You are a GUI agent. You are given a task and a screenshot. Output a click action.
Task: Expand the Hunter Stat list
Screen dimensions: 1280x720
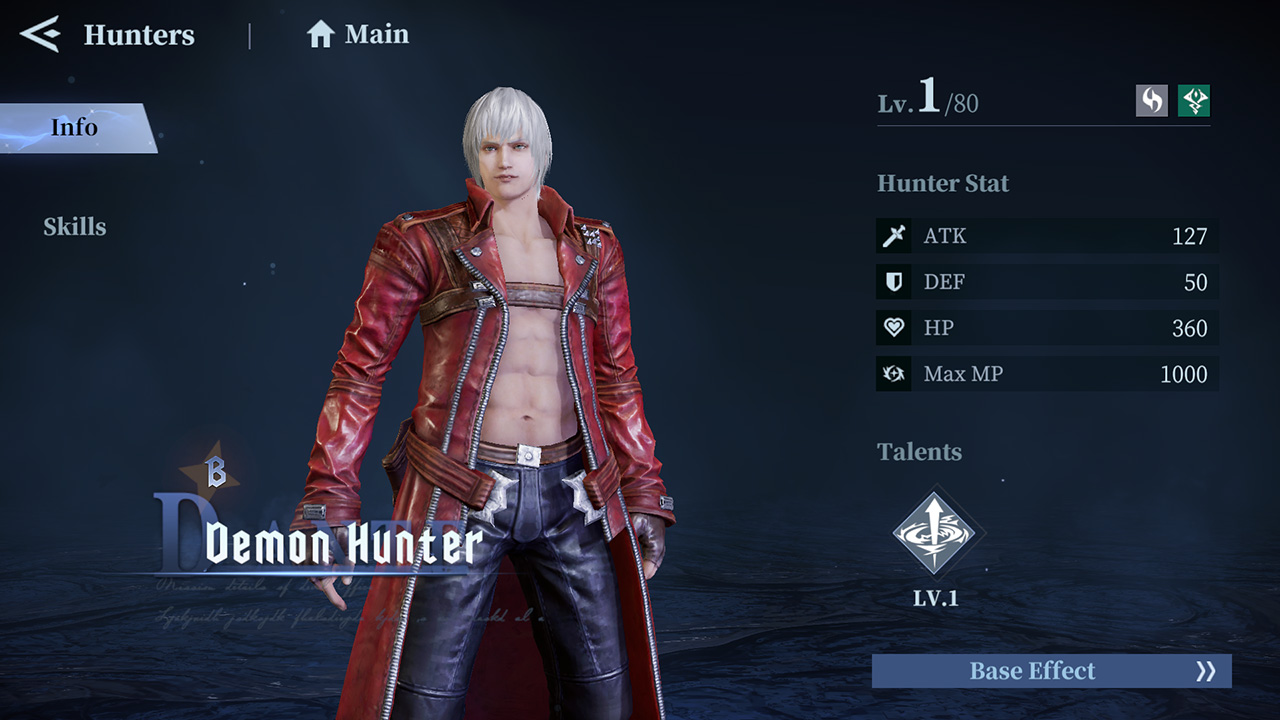coord(942,184)
